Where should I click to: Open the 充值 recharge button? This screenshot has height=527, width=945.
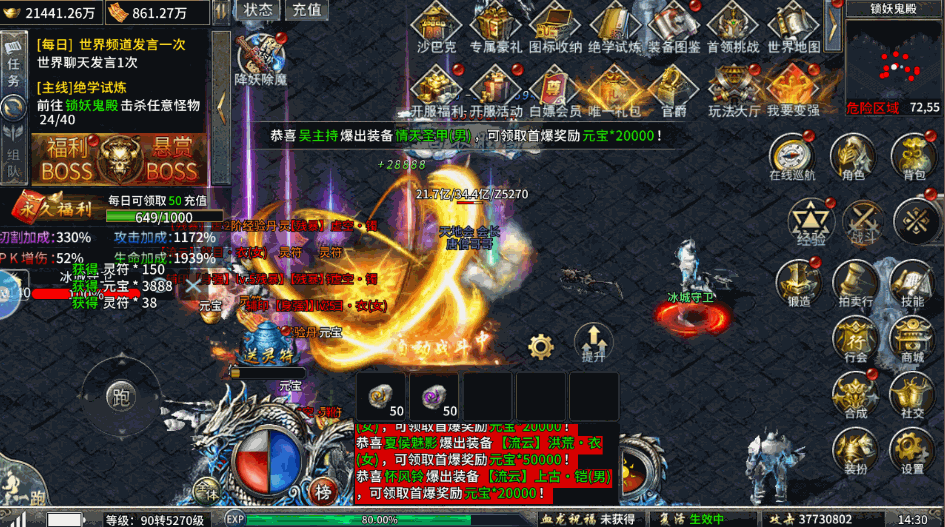[x=306, y=10]
